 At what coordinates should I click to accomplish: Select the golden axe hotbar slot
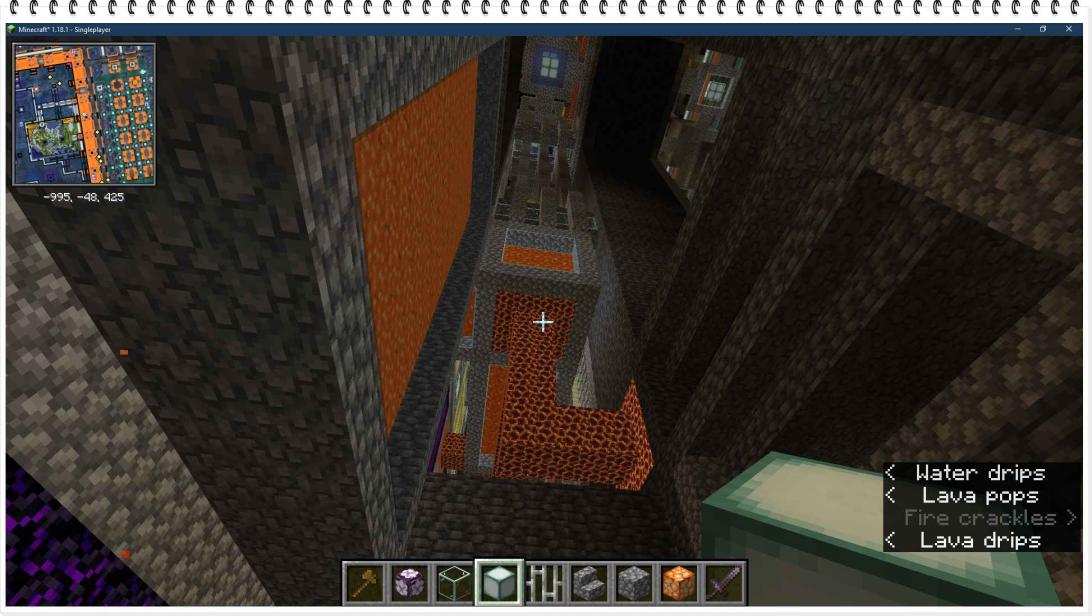click(363, 582)
